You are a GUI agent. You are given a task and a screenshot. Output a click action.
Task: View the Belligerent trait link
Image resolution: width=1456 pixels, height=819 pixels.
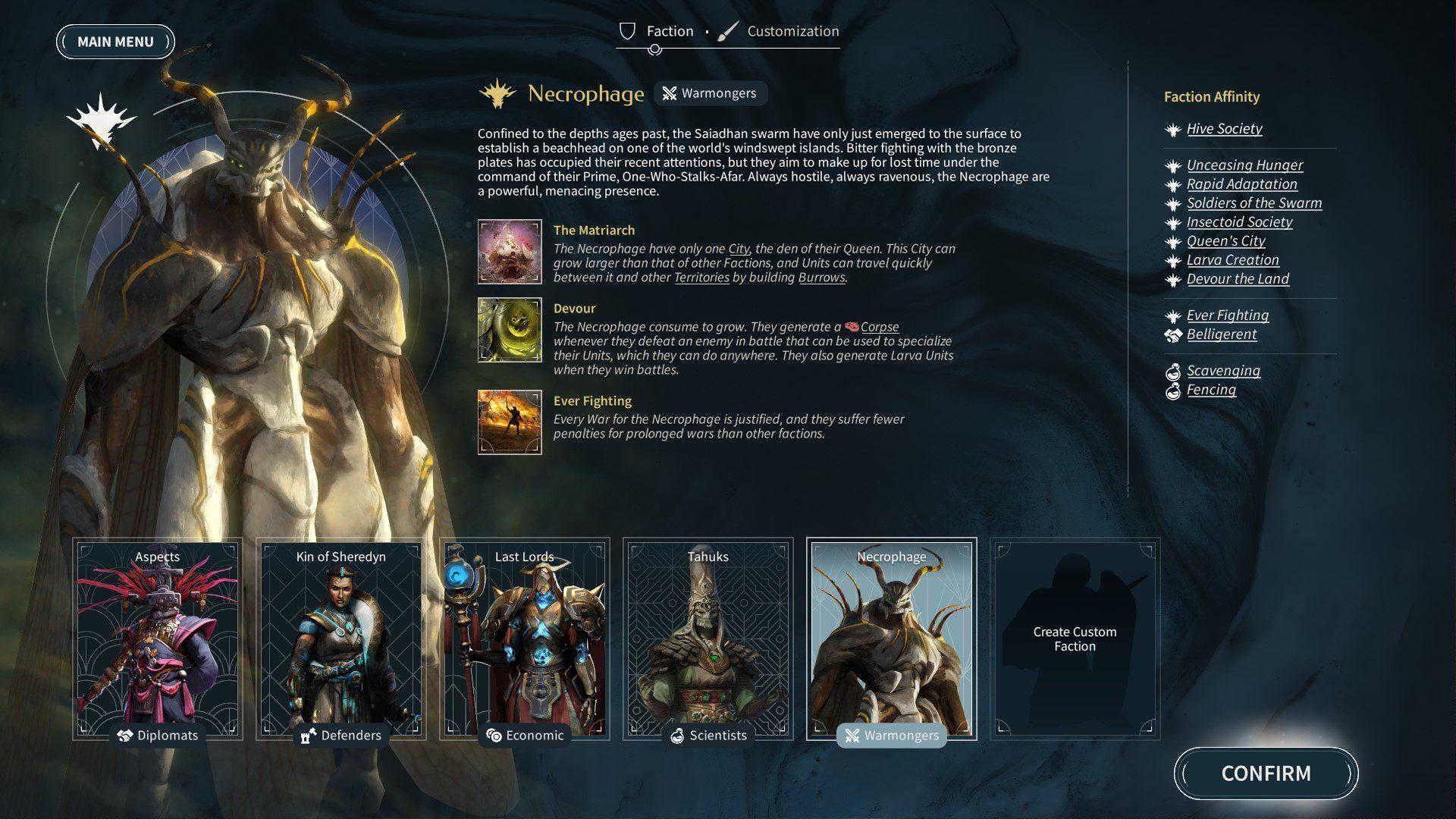pos(1221,334)
